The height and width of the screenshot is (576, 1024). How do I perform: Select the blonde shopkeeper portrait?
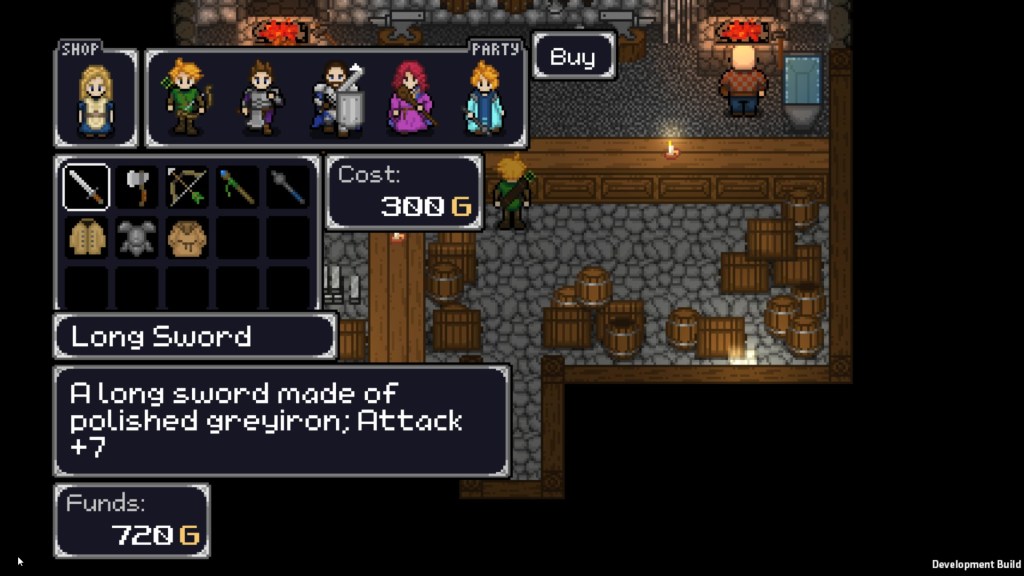[x=96, y=100]
